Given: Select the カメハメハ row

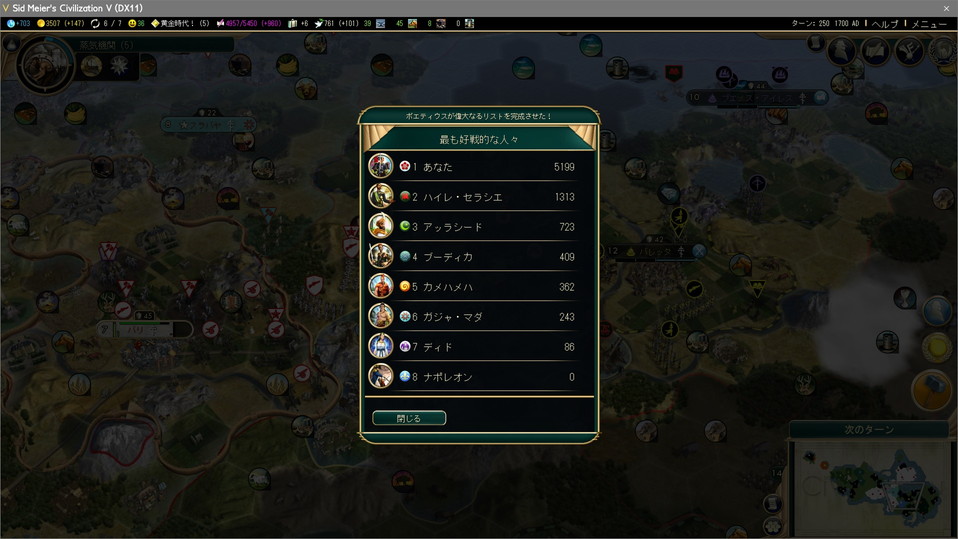Looking at the screenshot, I should click(479, 287).
